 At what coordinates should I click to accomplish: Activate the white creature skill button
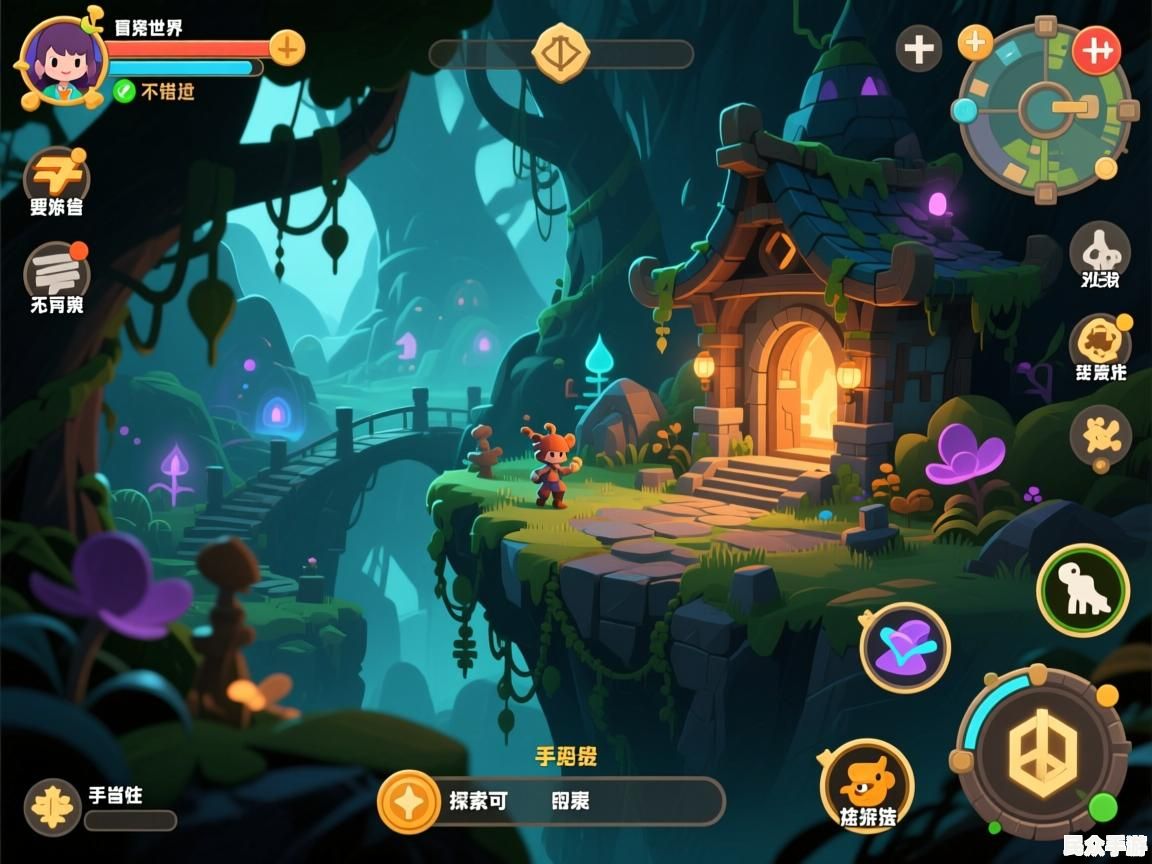1082,590
